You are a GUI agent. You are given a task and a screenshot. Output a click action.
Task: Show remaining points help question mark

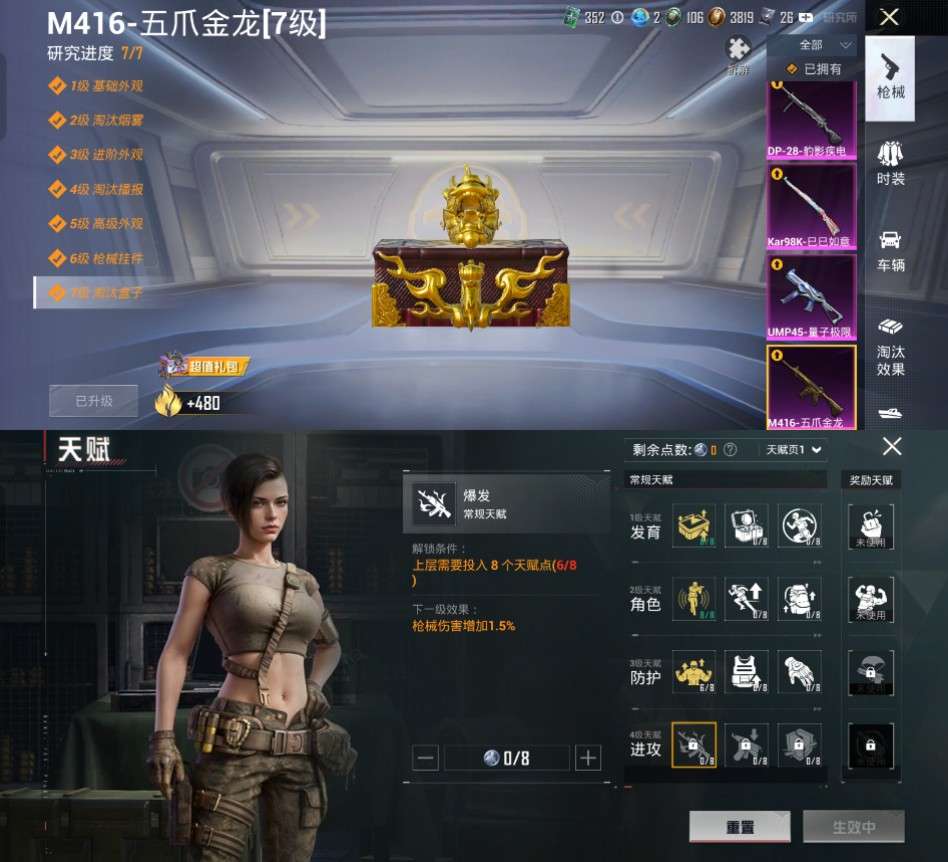730,450
